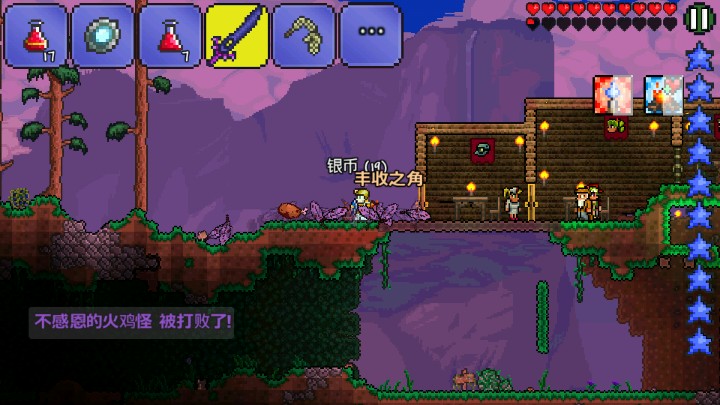This screenshot has width=720, height=405.
Task: Use the magic mirror hotbar slot
Action: point(102,35)
